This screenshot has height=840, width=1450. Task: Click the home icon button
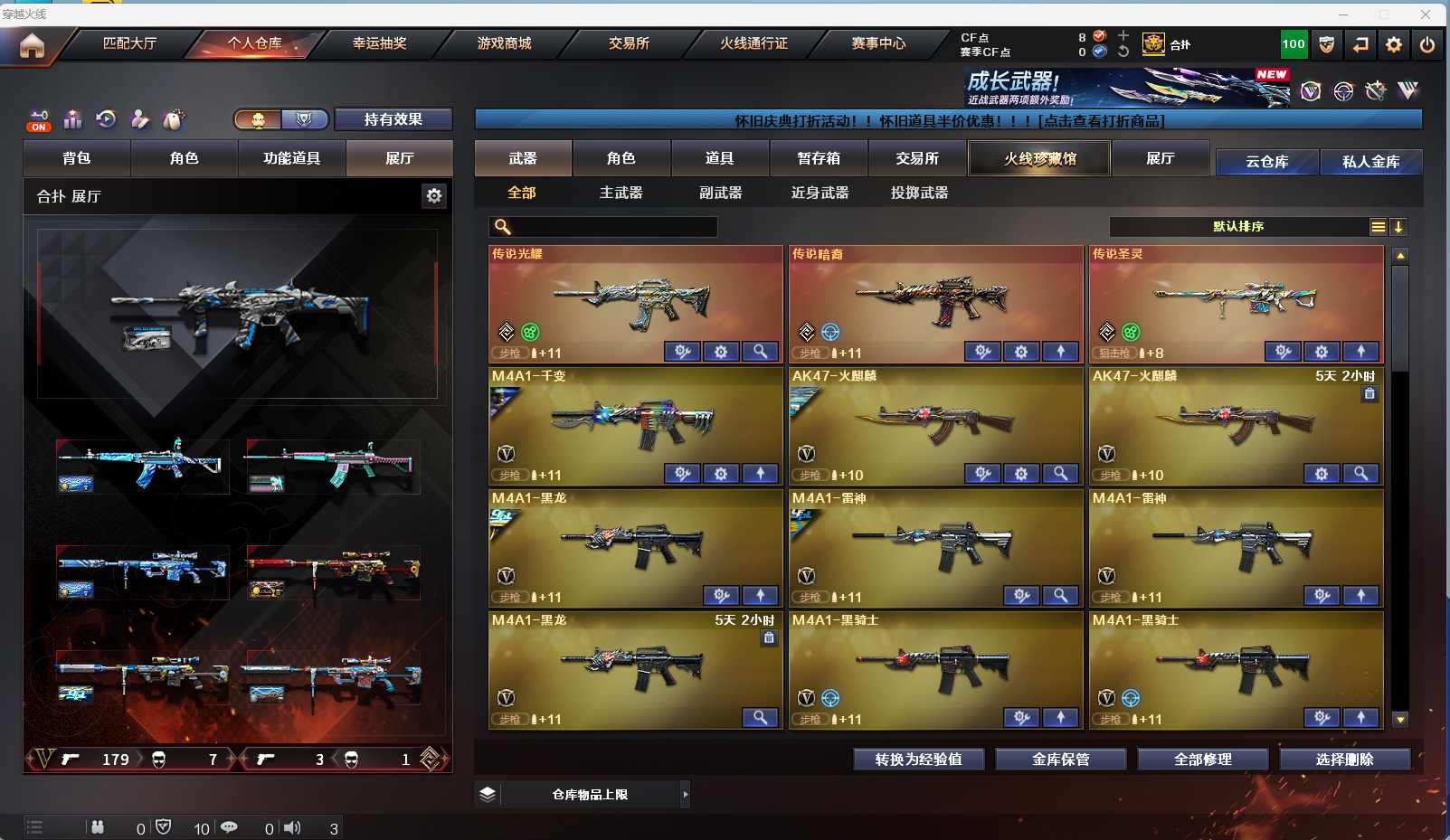point(32,45)
